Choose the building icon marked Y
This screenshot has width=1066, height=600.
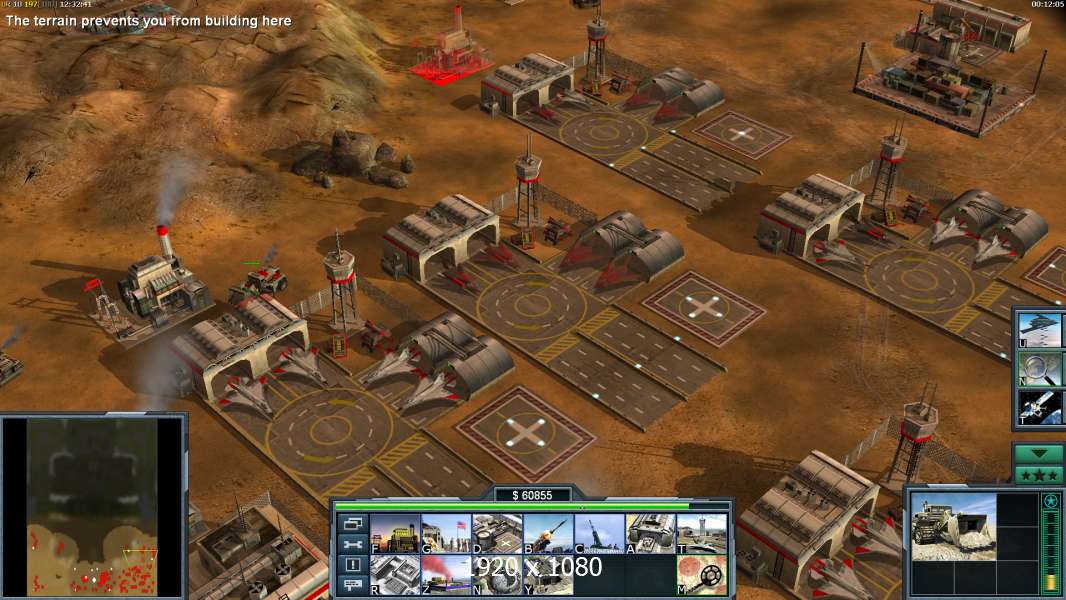548,574
